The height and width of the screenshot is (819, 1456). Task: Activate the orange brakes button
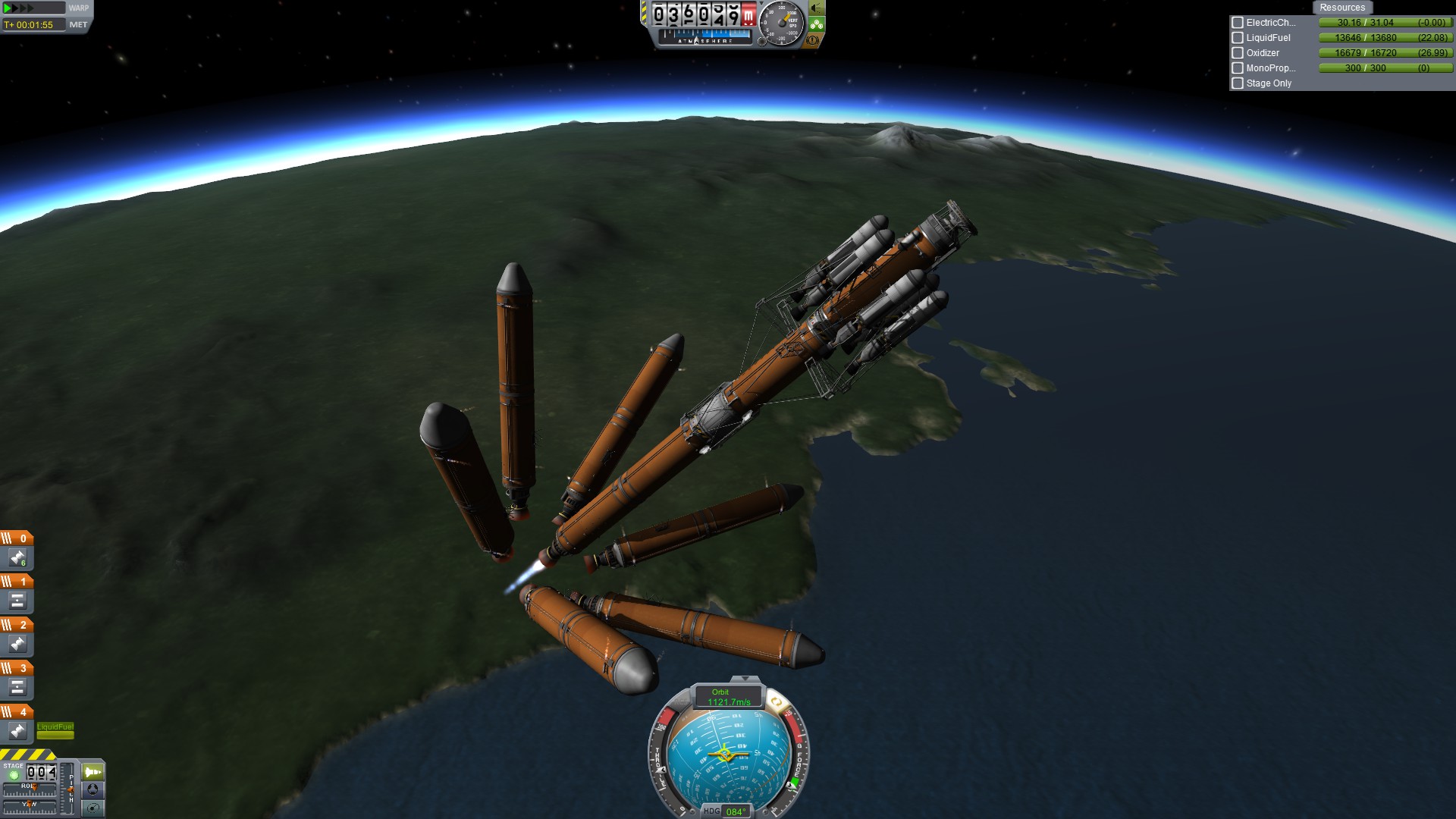(813, 40)
